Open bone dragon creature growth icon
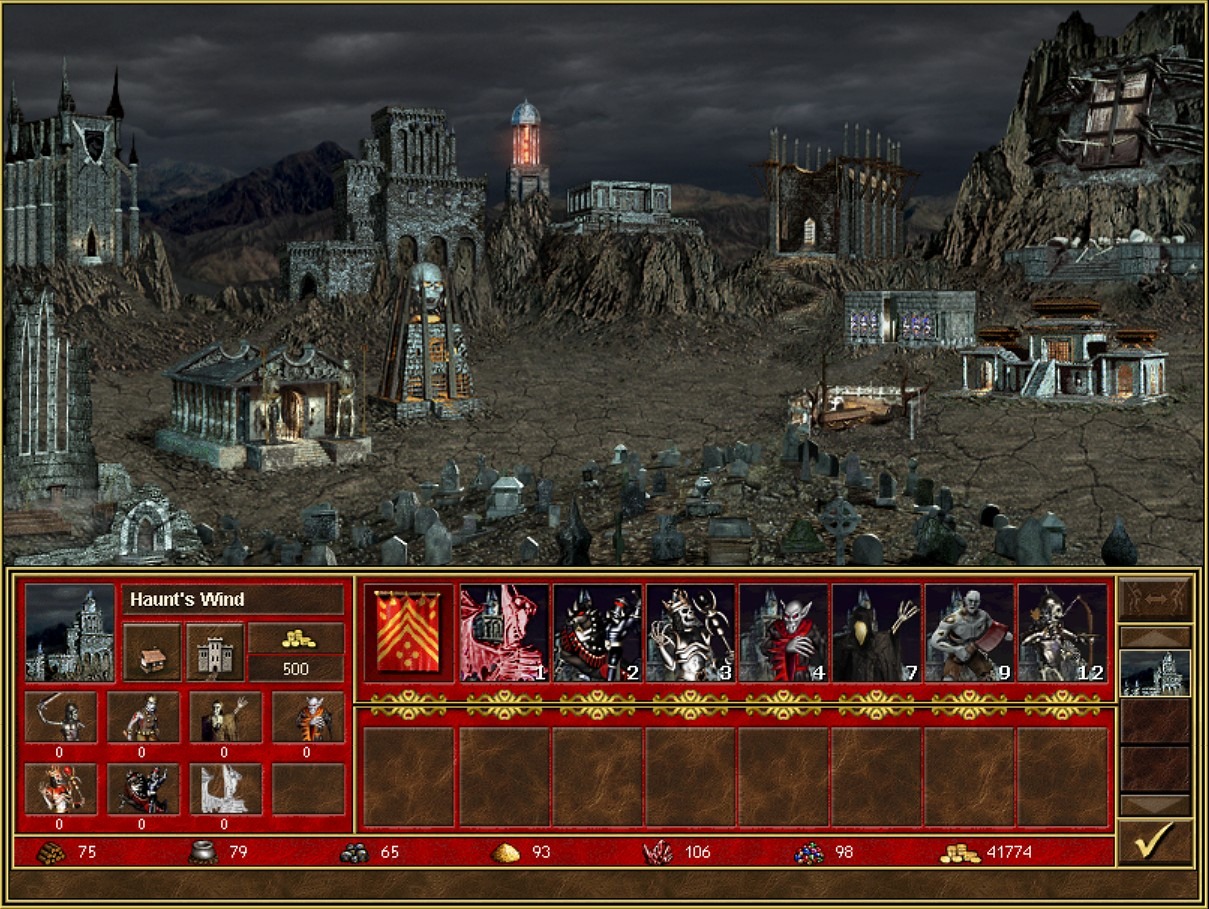 pos(224,789)
